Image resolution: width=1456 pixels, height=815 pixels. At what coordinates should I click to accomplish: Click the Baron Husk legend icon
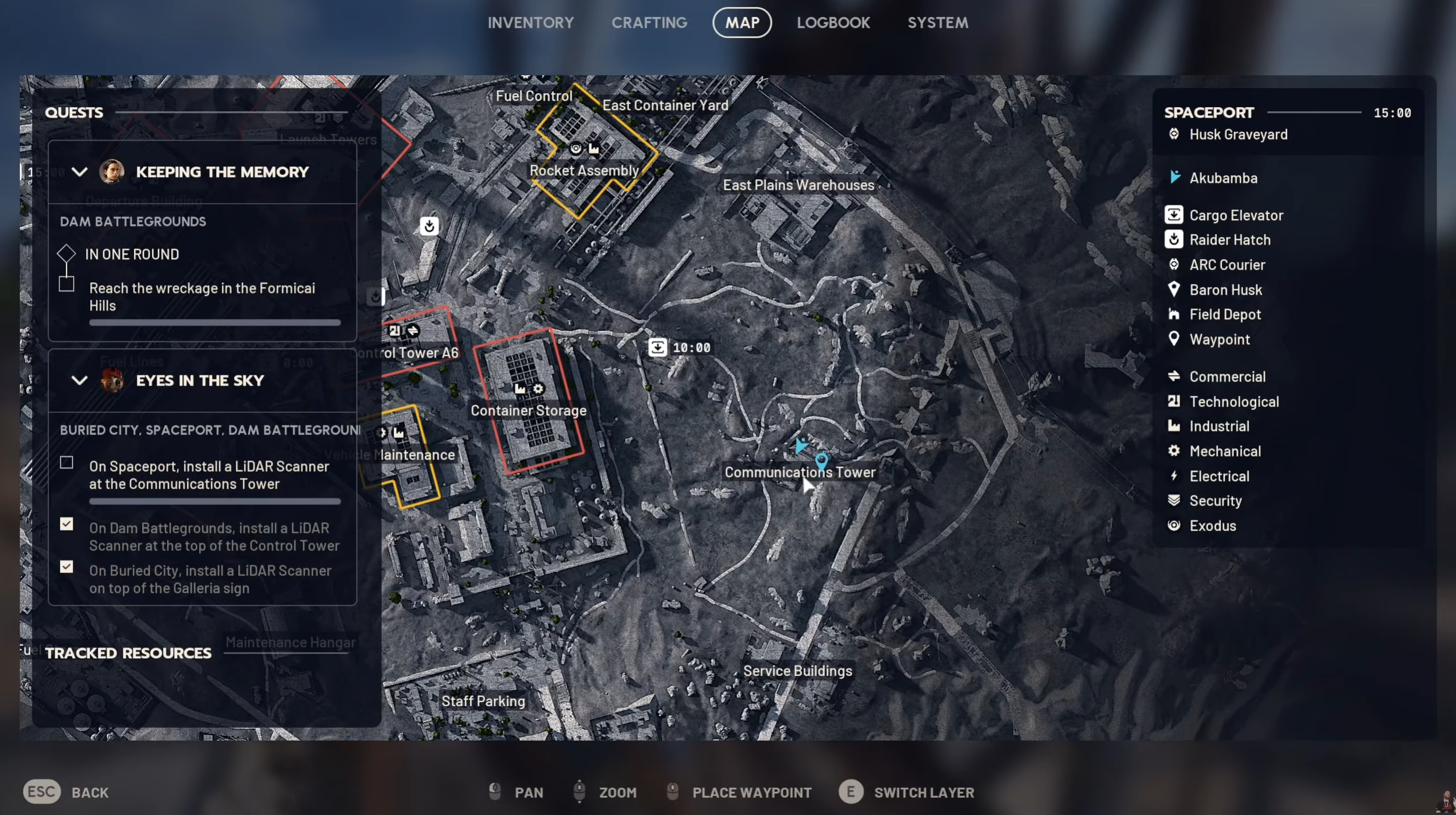point(1174,290)
